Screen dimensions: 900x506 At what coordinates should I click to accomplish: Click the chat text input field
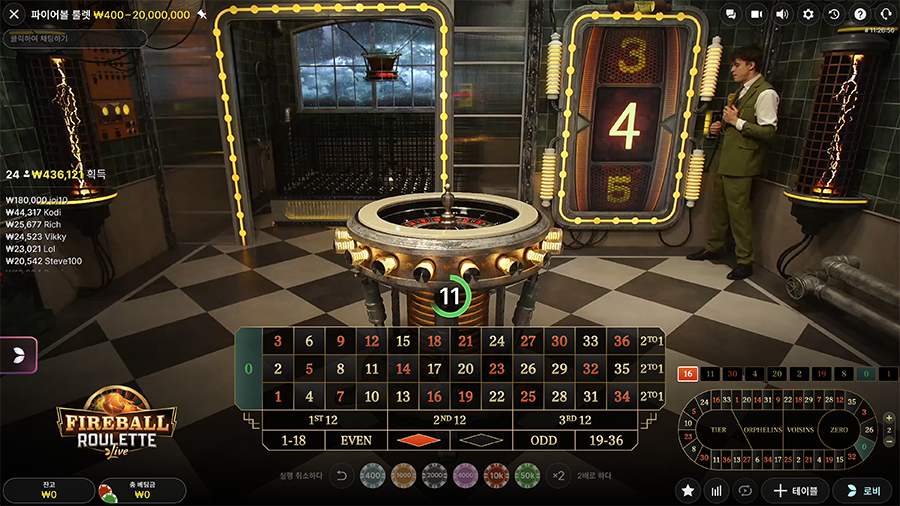(x=75, y=38)
